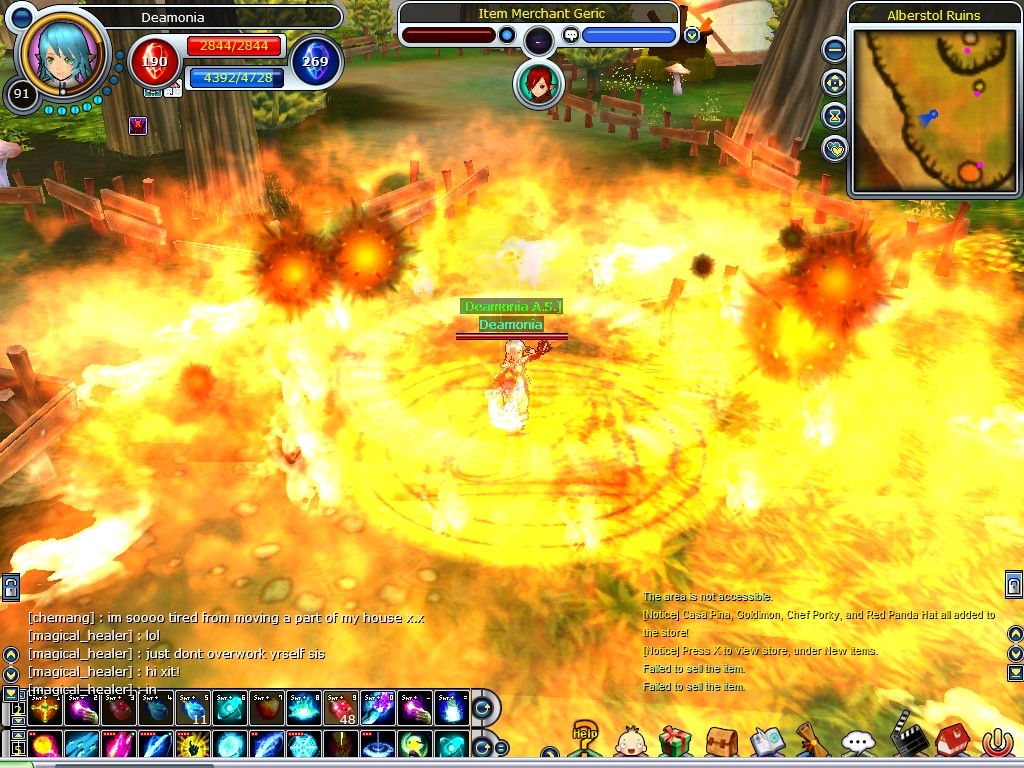Screen dimensions: 1024x768
Task: Open the speech bubble chat menu
Action: pyautogui.click(x=858, y=742)
